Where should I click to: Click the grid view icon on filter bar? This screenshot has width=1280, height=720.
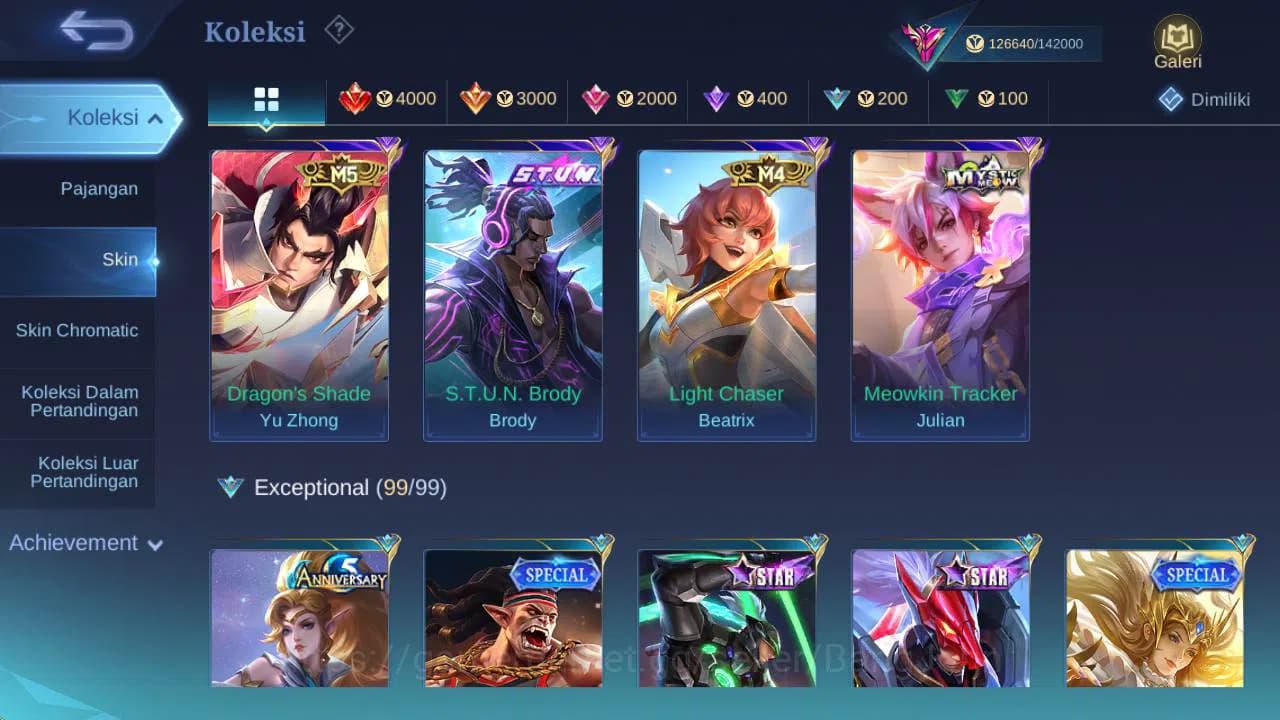pyautogui.click(x=265, y=99)
